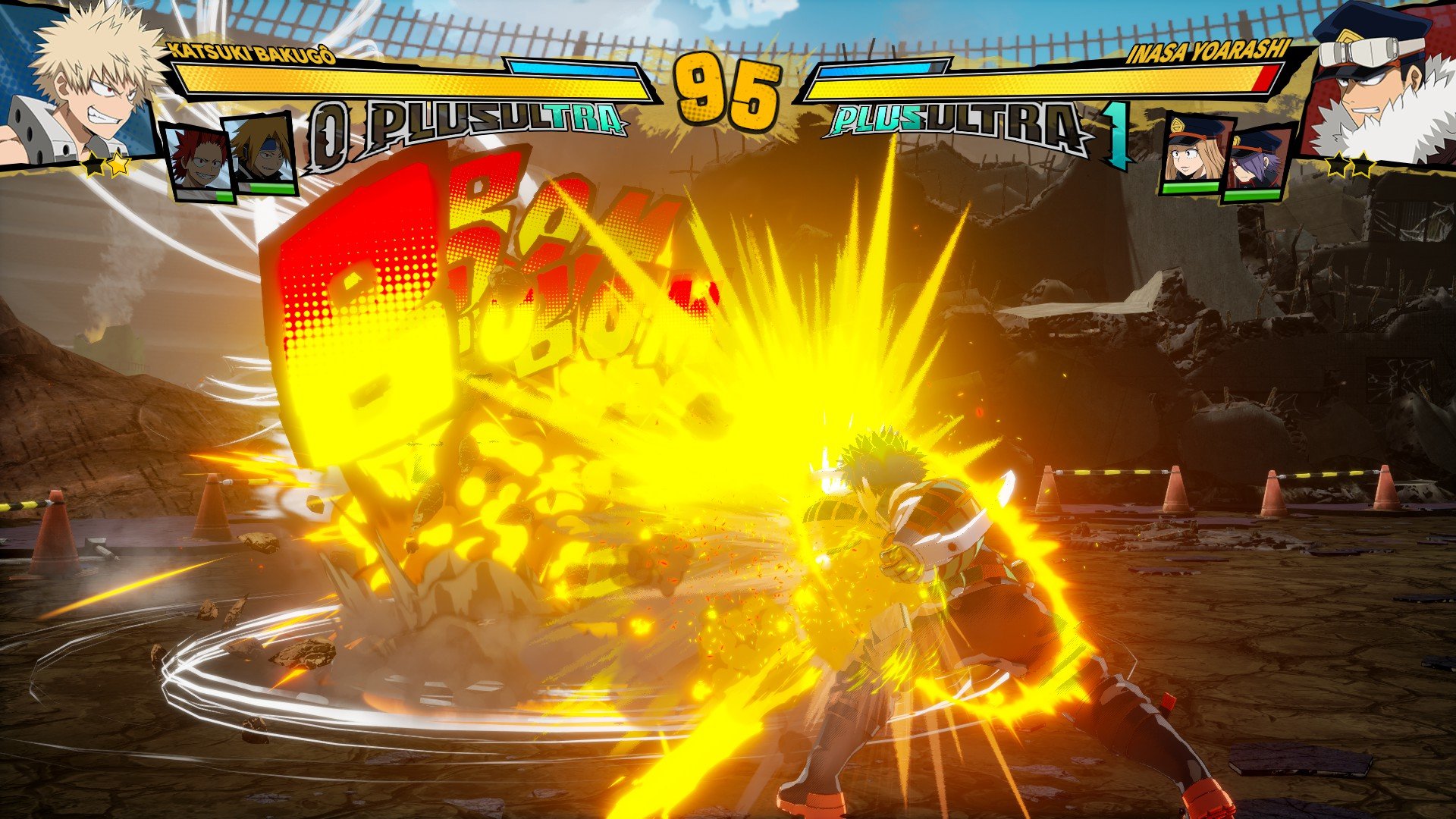
Task: Click Yoarashi's second round star
Action: click(x=1365, y=165)
